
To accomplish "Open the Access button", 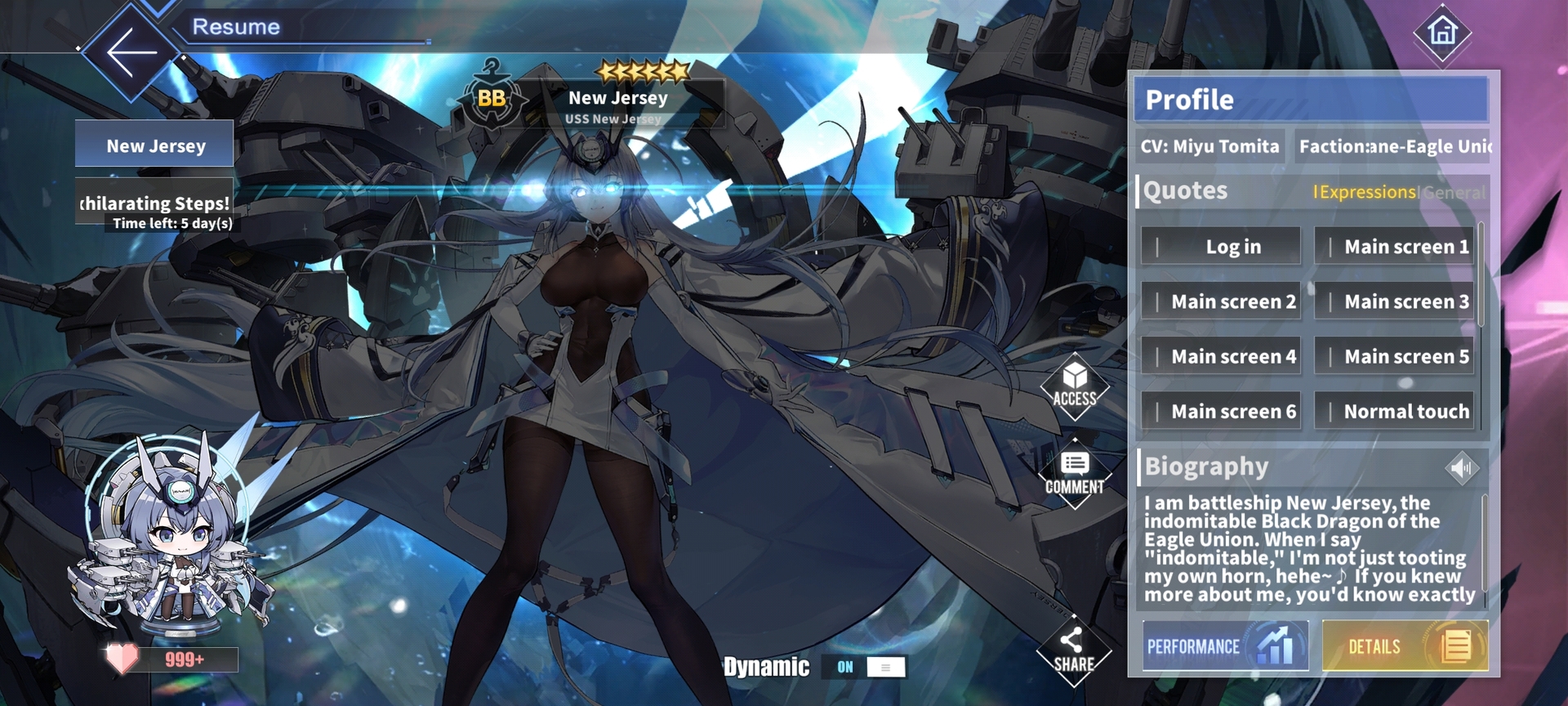I will pos(1075,387).
